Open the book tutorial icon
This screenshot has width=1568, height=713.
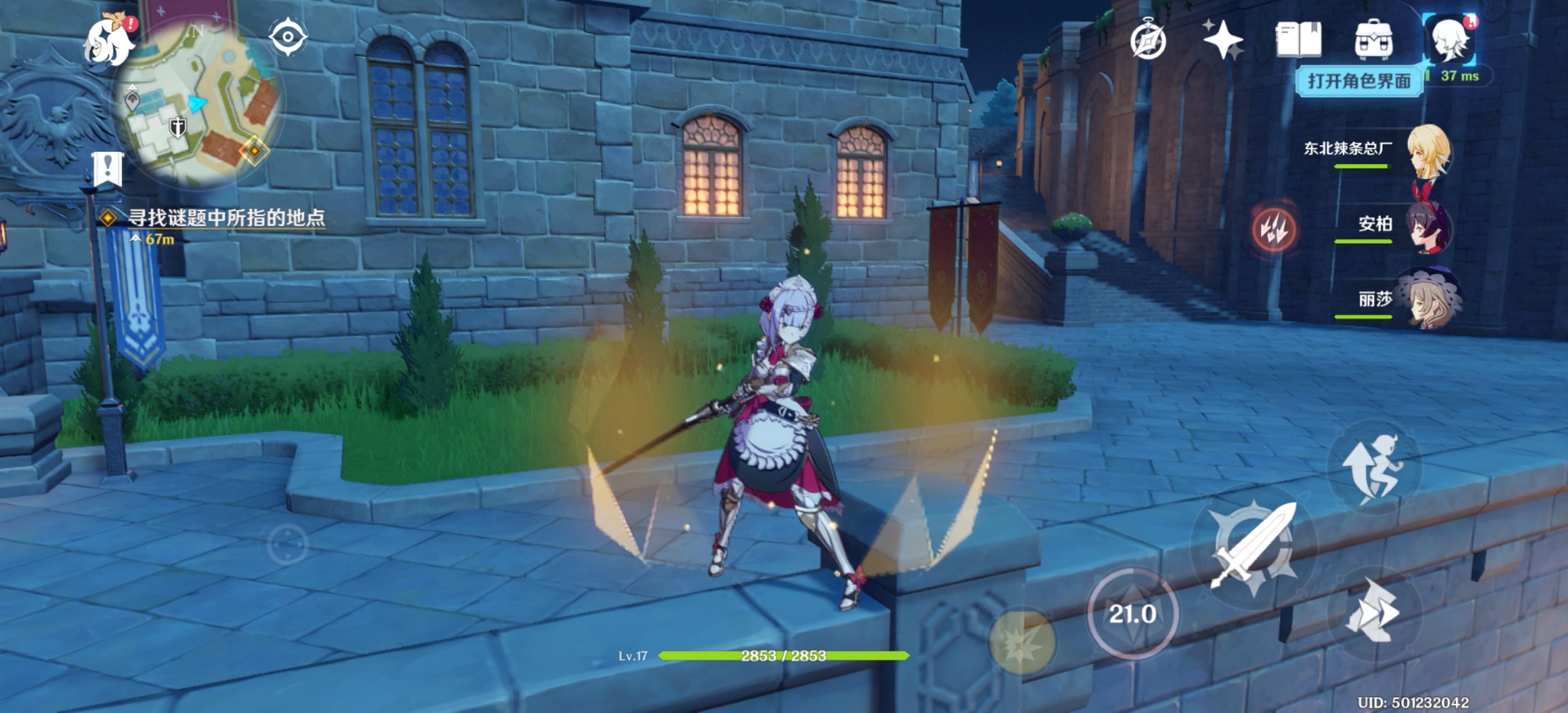tap(1298, 40)
